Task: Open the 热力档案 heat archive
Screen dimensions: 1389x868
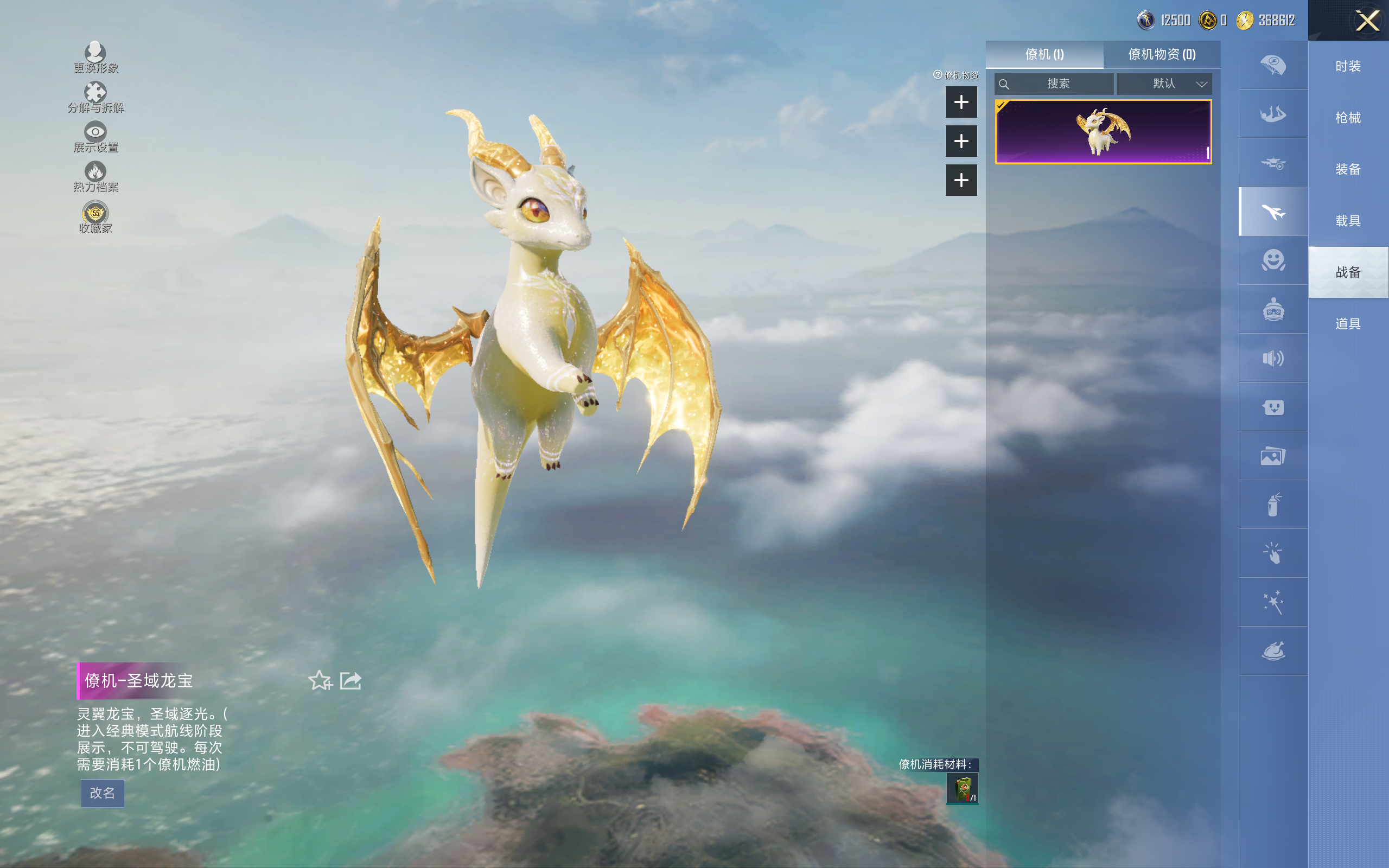Action: tap(95, 172)
